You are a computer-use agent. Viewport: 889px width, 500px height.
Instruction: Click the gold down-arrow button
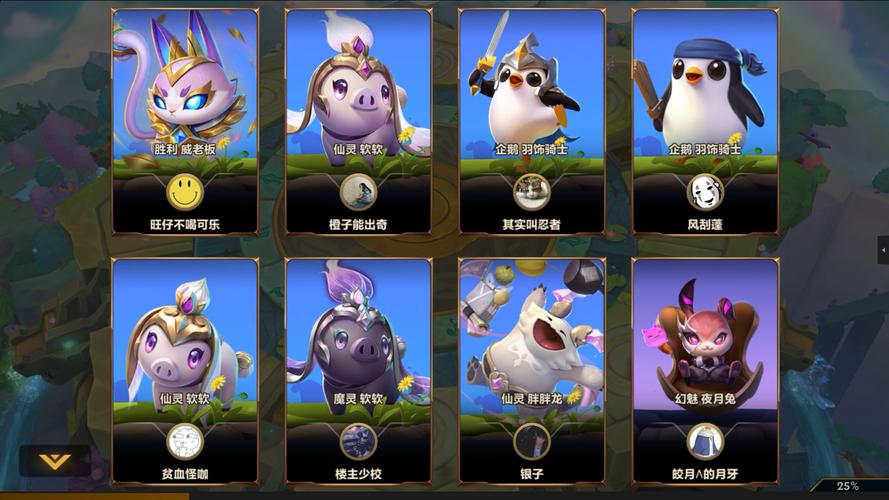(54, 461)
